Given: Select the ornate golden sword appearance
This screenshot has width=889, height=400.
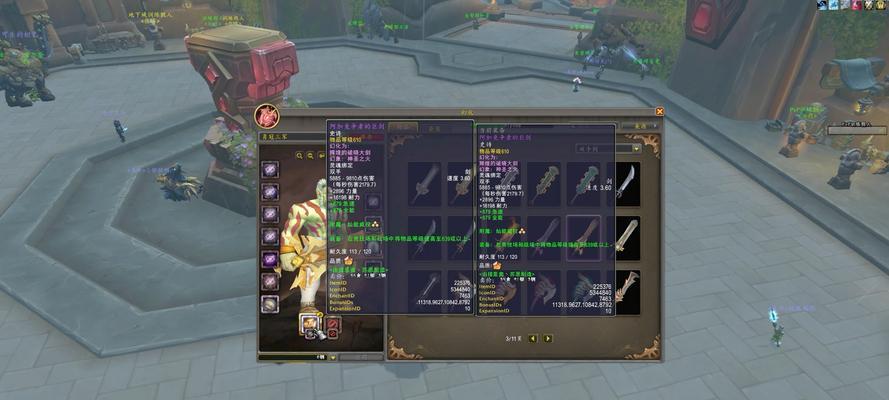Looking at the screenshot, I should (x=627, y=237).
